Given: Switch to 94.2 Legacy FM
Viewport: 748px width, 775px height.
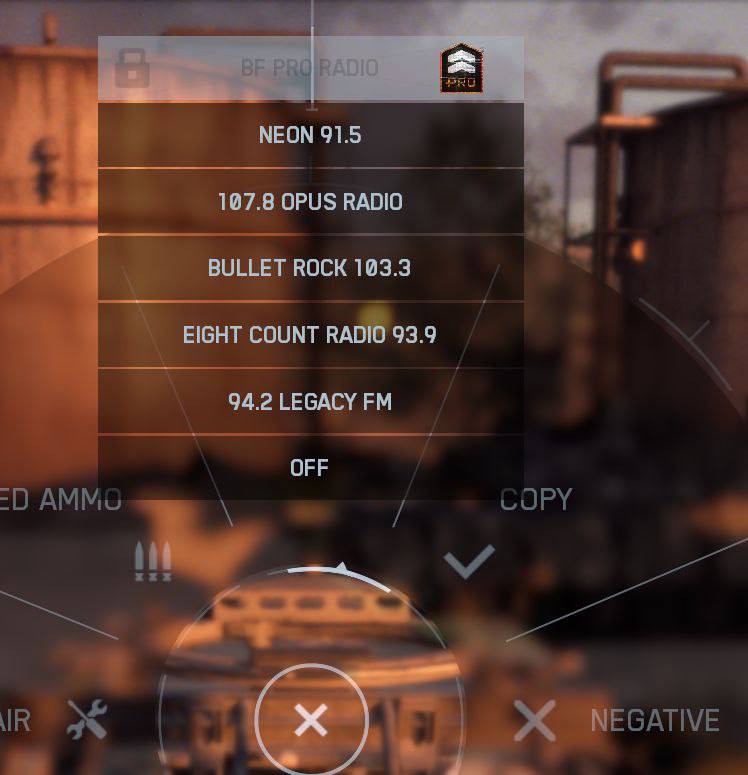Looking at the screenshot, I should click(x=310, y=402).
